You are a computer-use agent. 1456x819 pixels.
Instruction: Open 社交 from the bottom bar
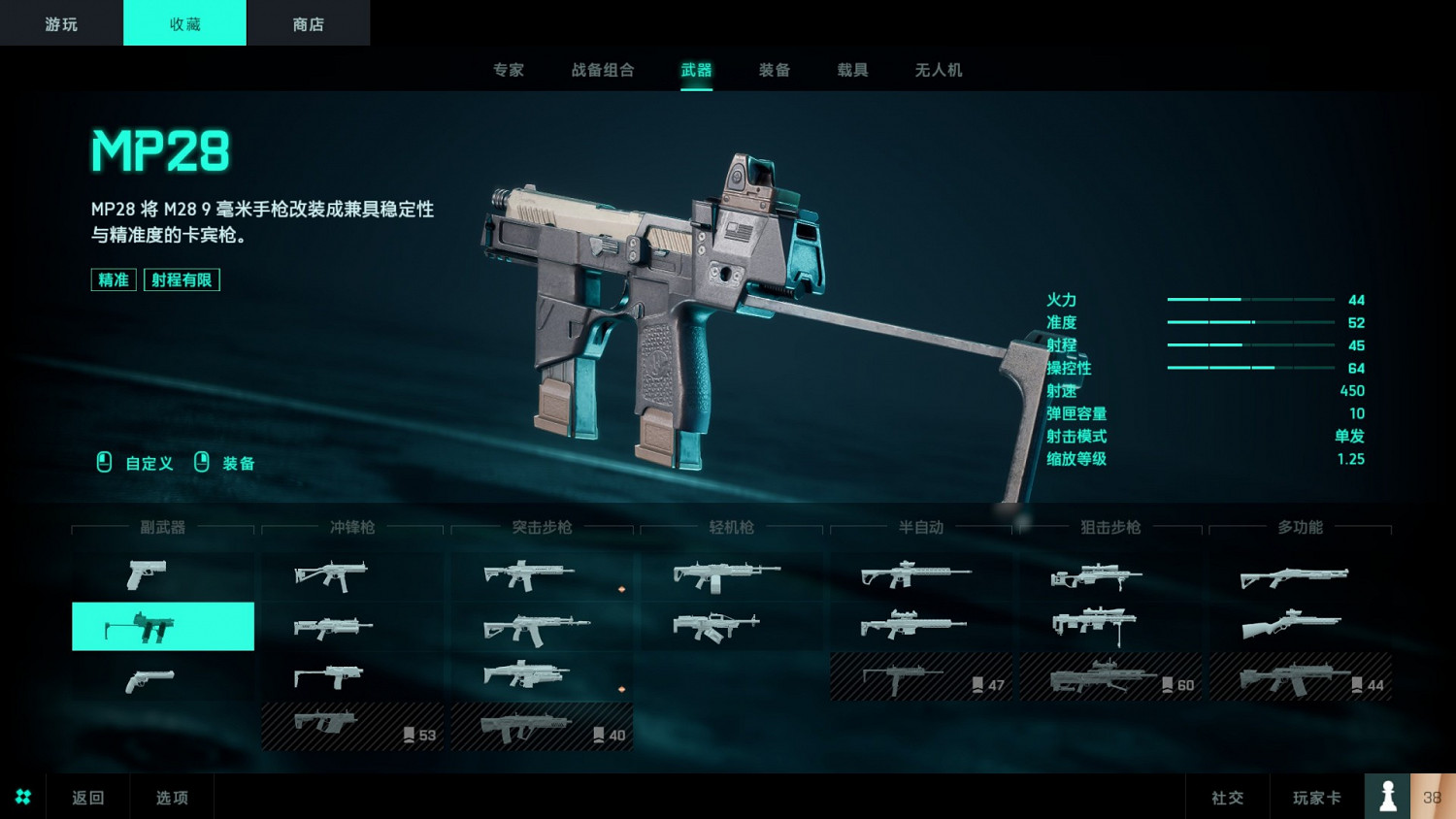click(1227, 796)
